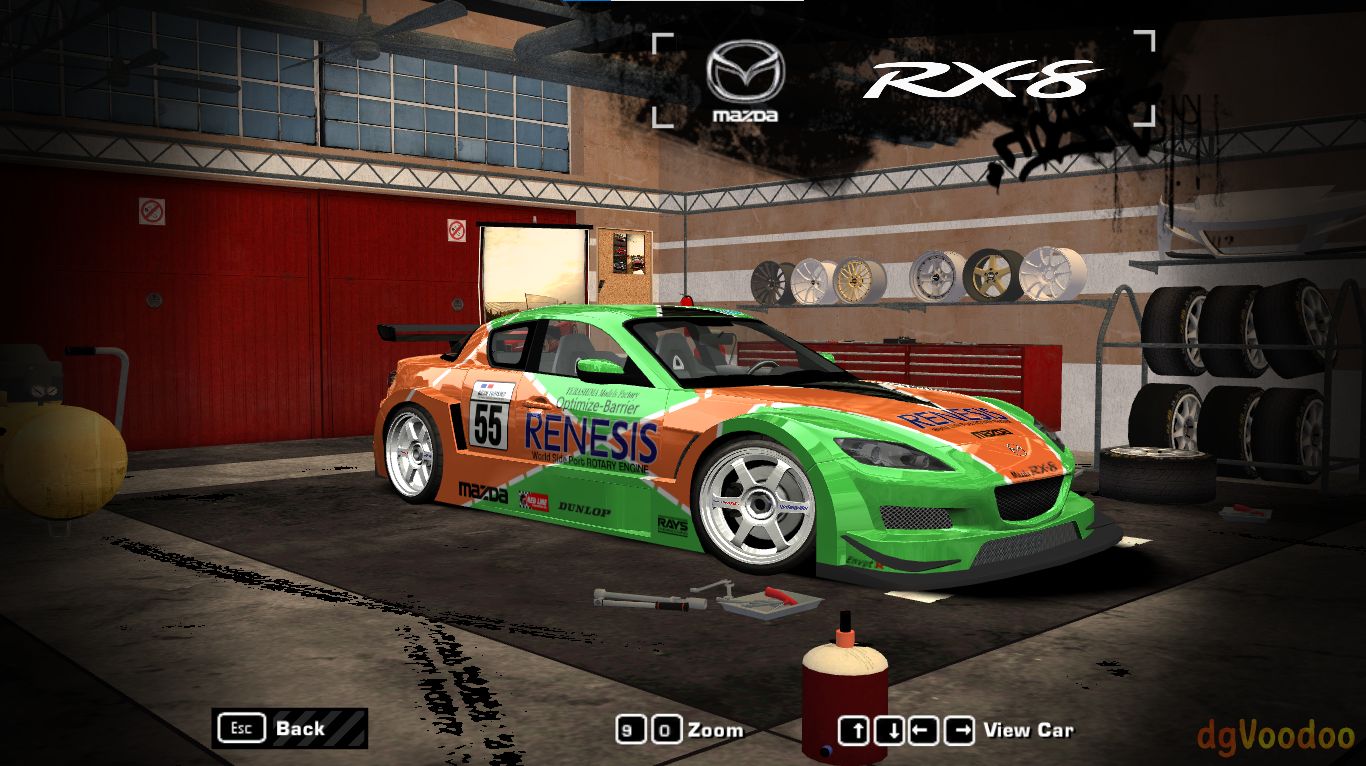Go back using the Back button
Screen dimensions: 1366x766
click(x=289, y=728)
